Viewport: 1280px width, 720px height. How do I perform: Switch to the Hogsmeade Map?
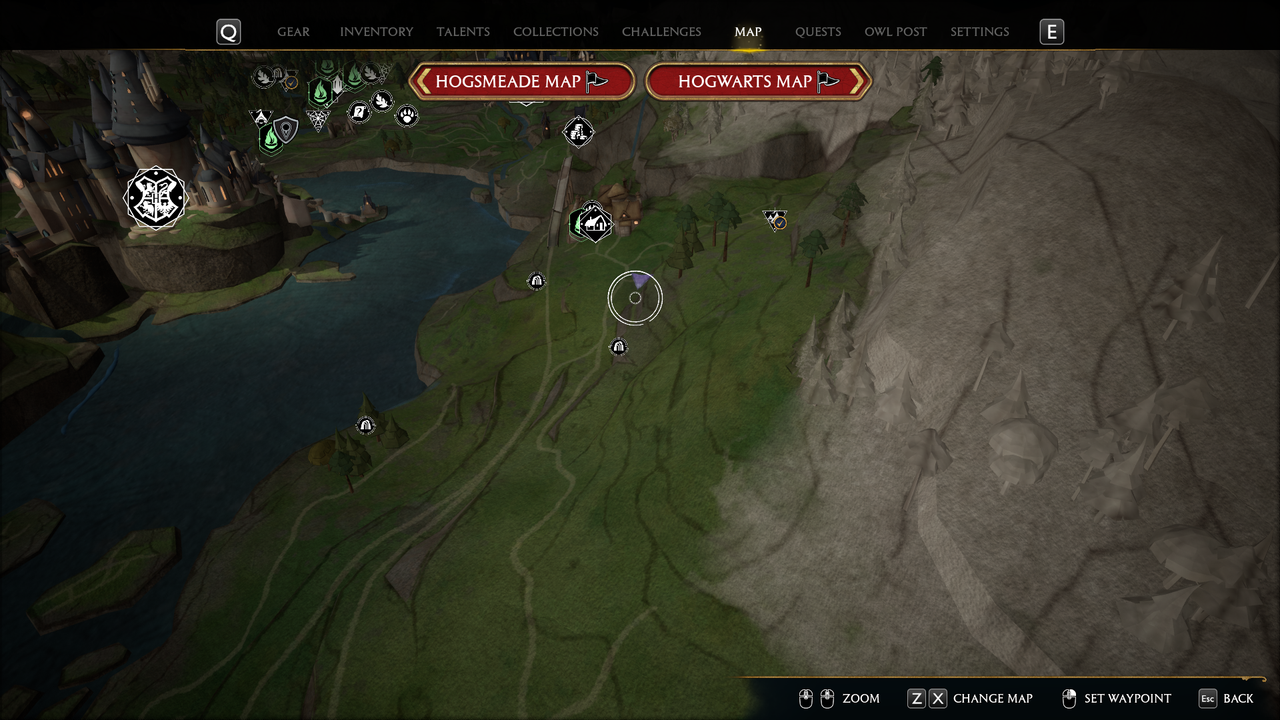(x=521, y=81)
